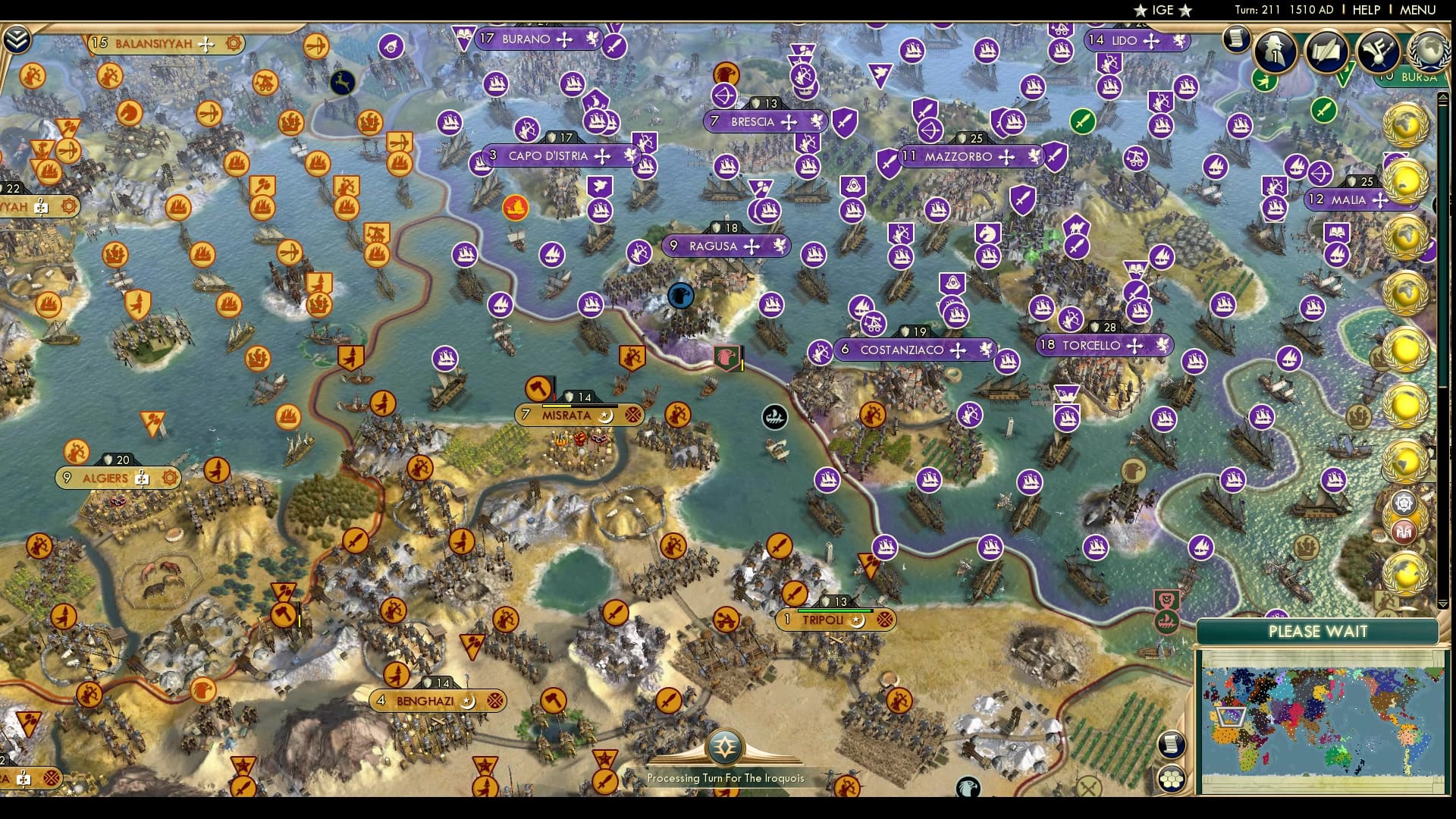Open the Espionage overview spy icon
The height and width of the screenshot is (819, 1456).
pos(1274,52)
